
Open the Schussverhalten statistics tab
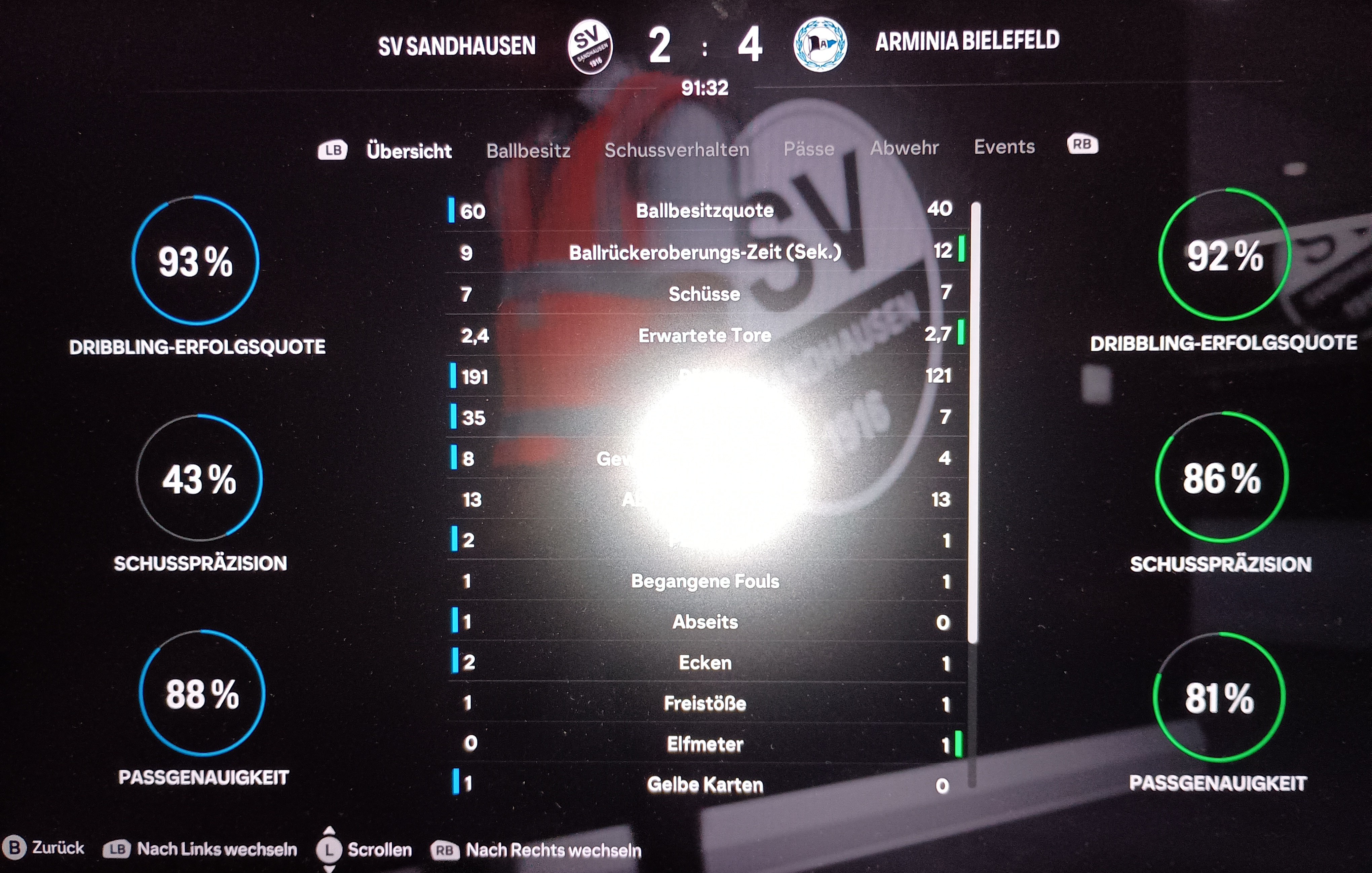[x=677, y=150]
